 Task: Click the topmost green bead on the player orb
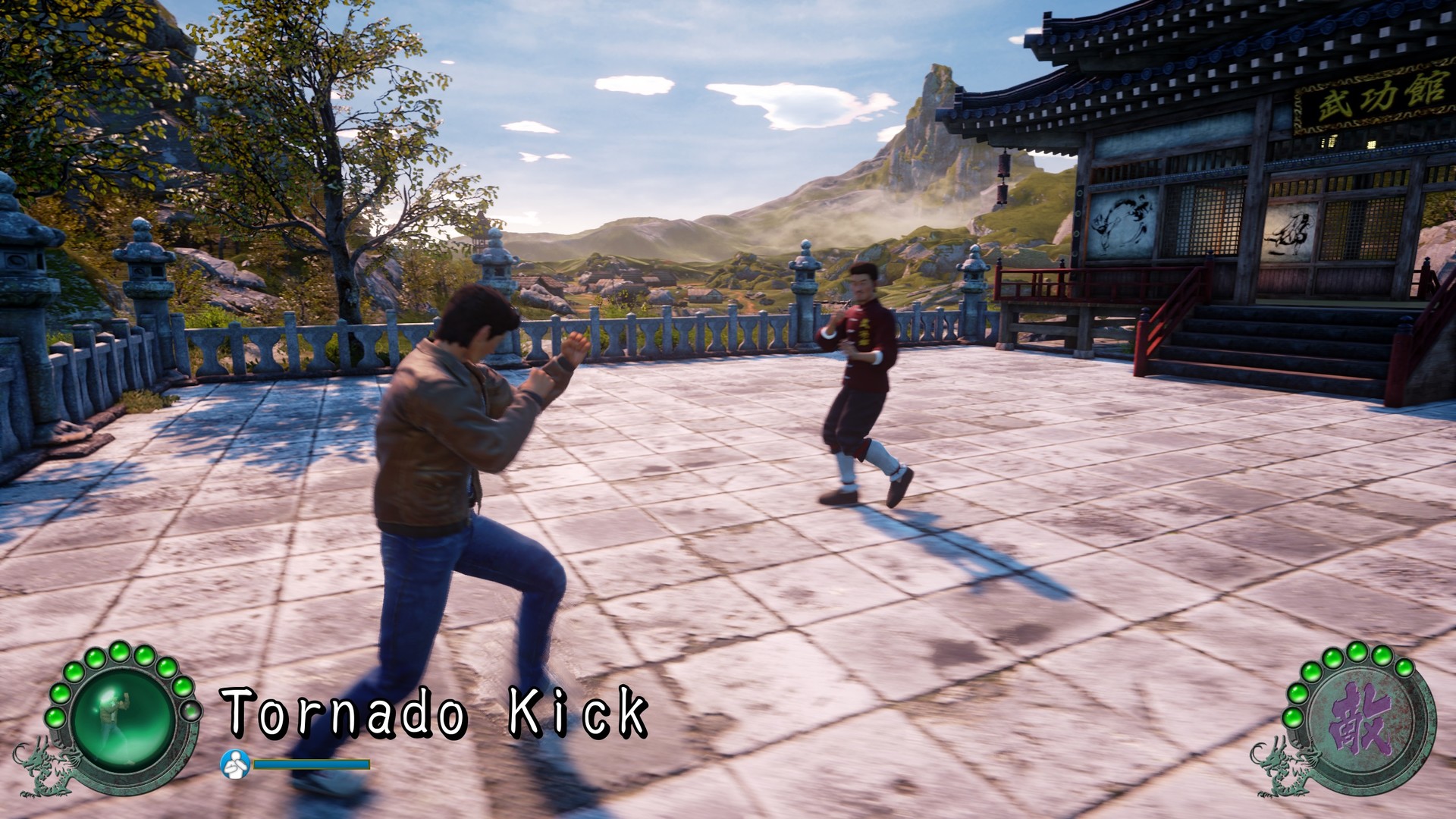click(119, 651)
